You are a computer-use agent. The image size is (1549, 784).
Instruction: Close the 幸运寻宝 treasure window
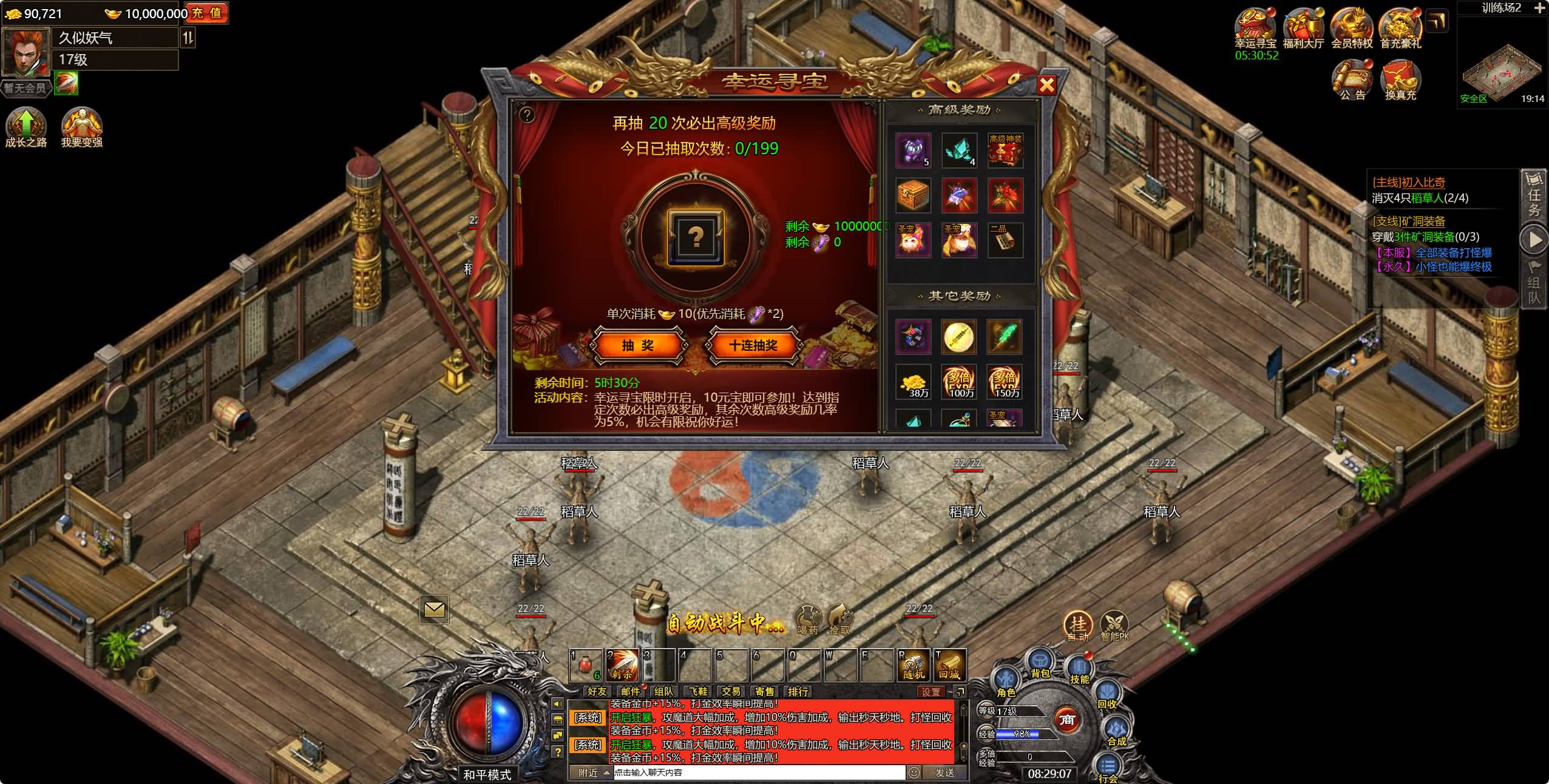click(x=1046, y=85)
